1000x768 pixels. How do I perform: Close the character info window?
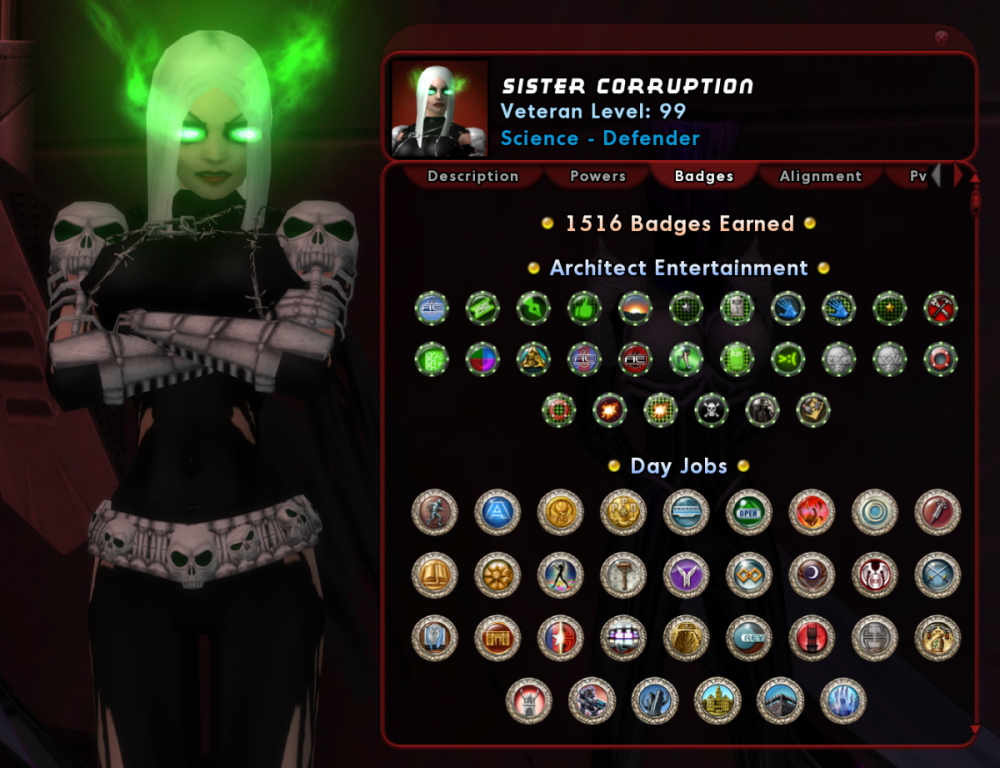click(941, 37)
